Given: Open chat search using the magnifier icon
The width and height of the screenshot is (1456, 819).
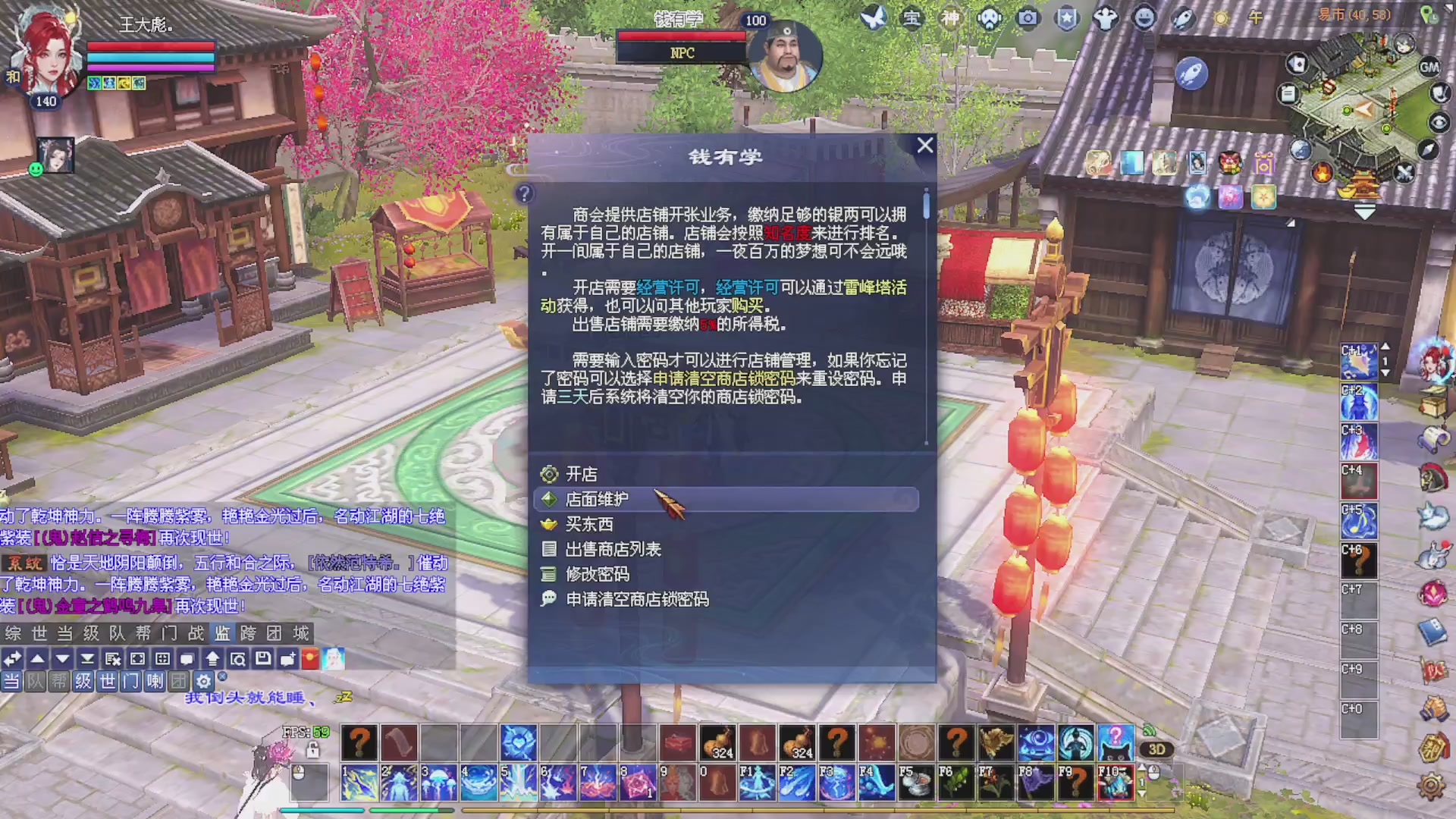Looking at the screenshot, I should point(238,659).
